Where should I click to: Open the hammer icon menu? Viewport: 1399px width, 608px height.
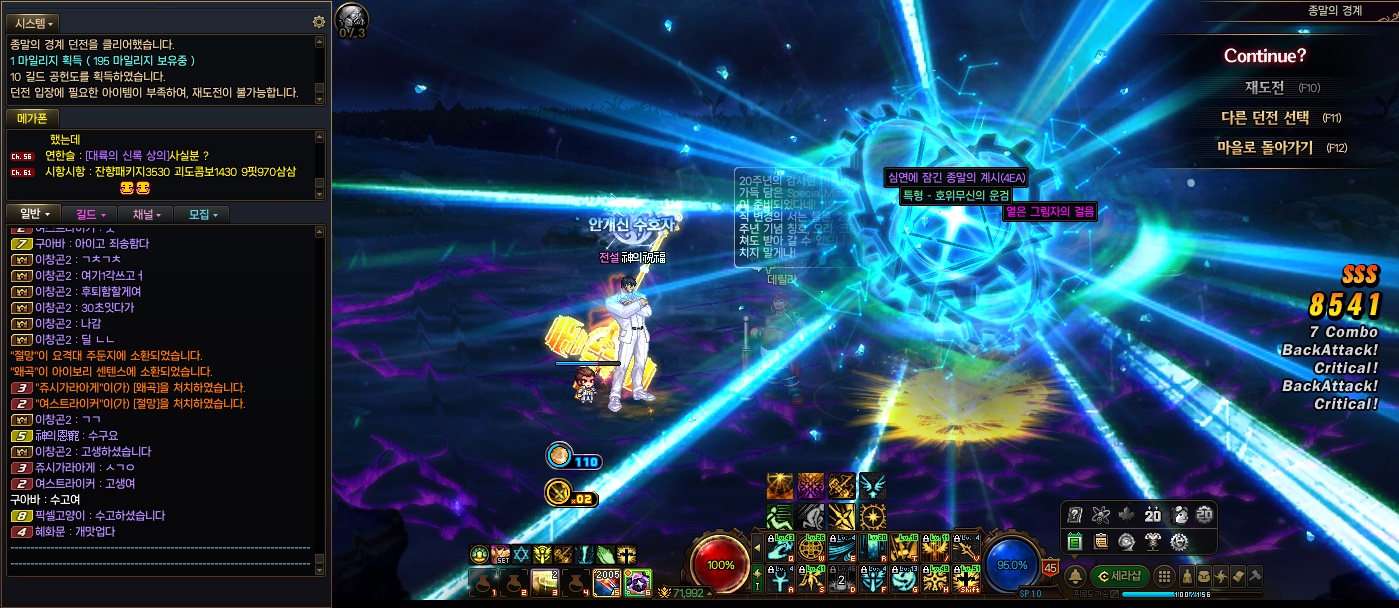coord(1255,575)
